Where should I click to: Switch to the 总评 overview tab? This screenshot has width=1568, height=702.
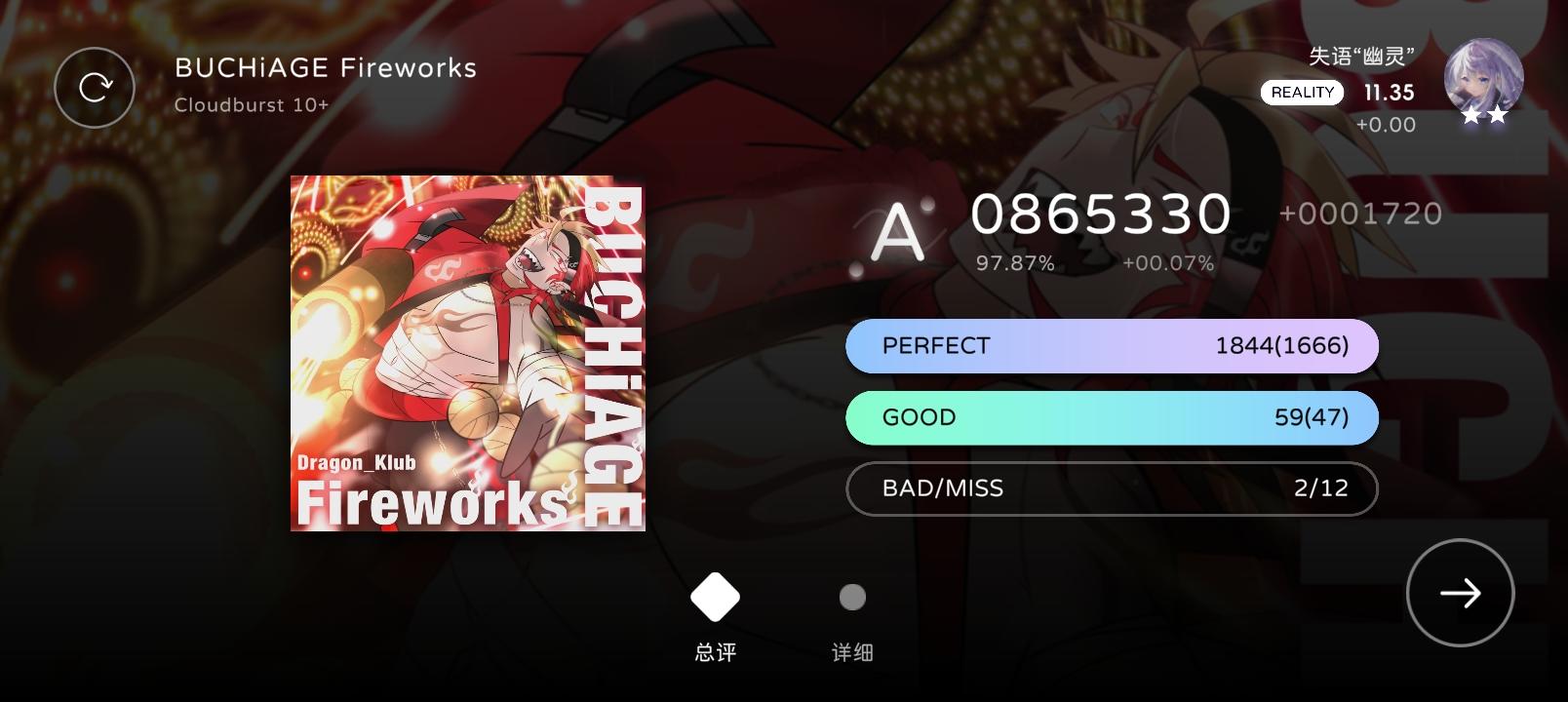(x=715, y=651)
